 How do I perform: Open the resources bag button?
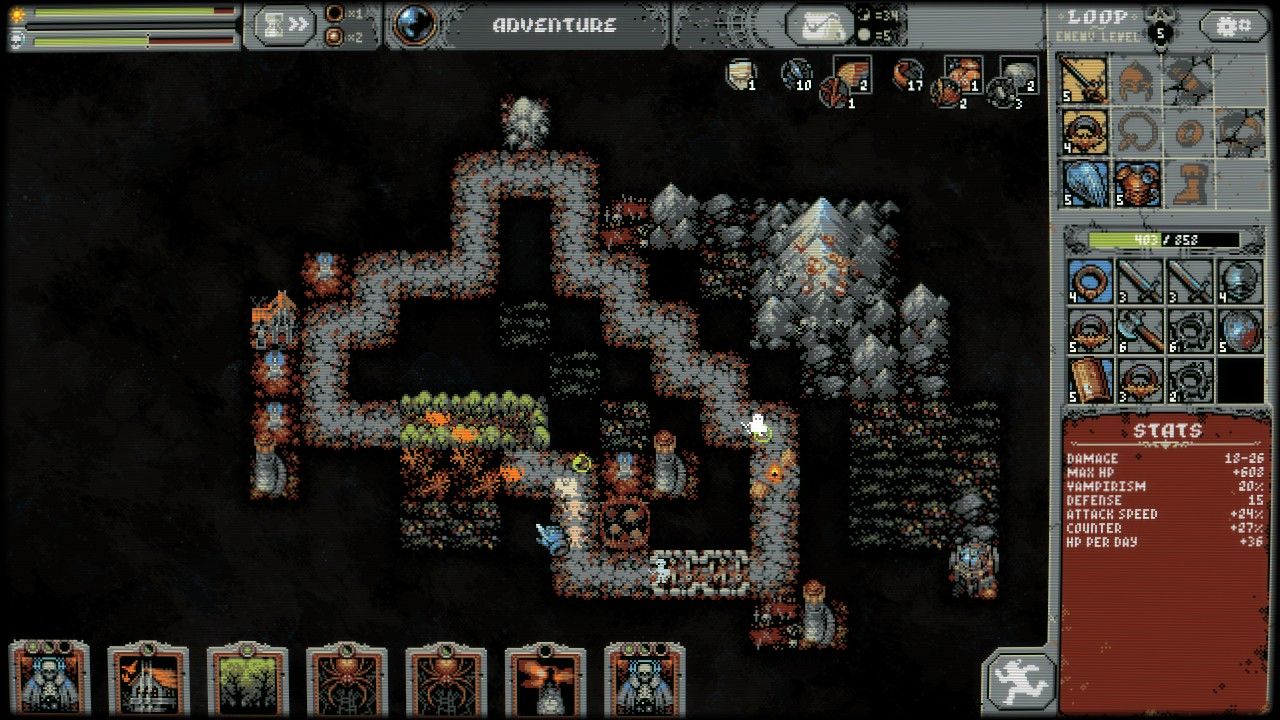[819, 25]
